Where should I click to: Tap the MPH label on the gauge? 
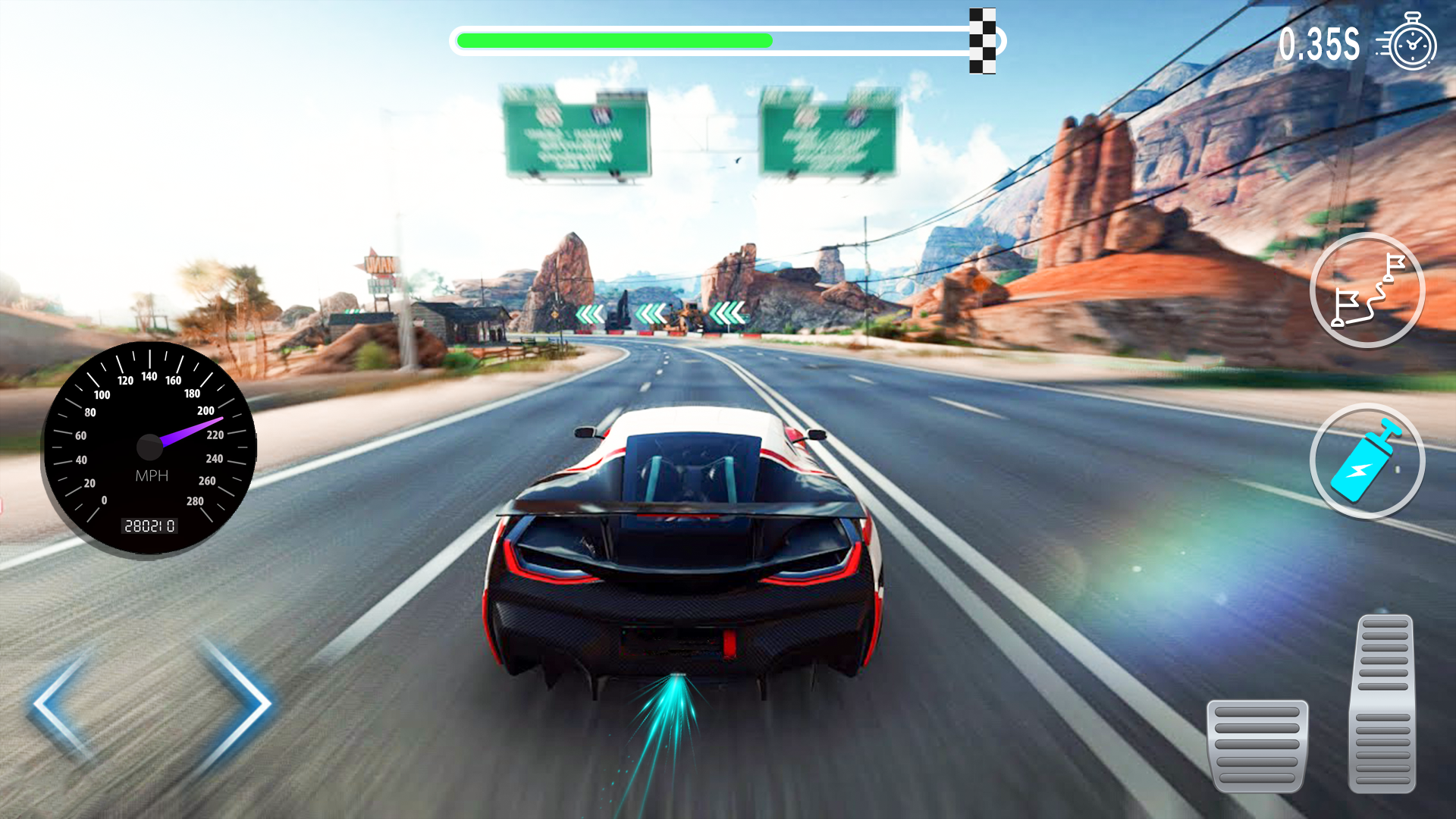tap(150, 476)
